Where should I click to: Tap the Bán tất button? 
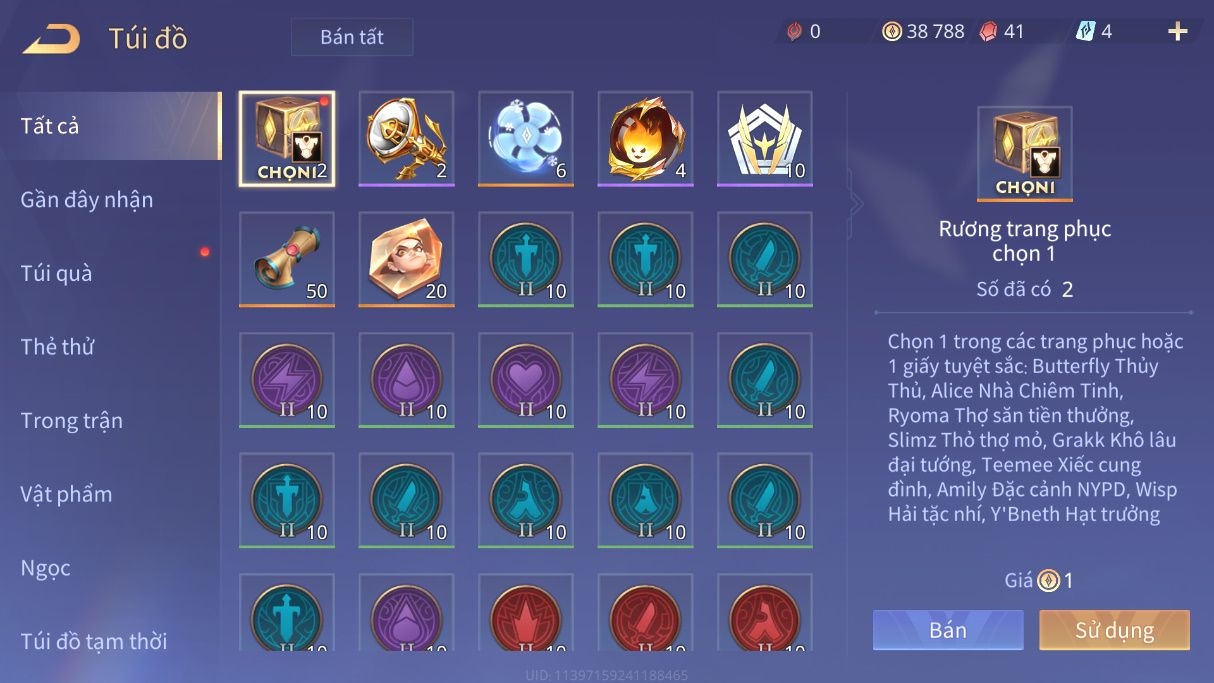click(352, 37)
